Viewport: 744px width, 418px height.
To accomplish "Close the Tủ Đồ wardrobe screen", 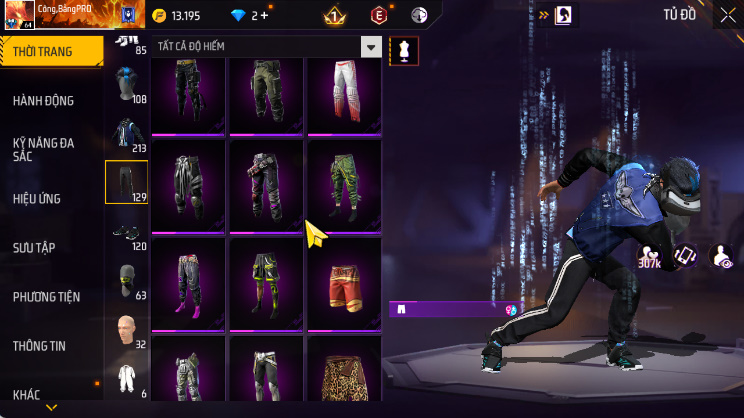I will click(x=727, y=15).
